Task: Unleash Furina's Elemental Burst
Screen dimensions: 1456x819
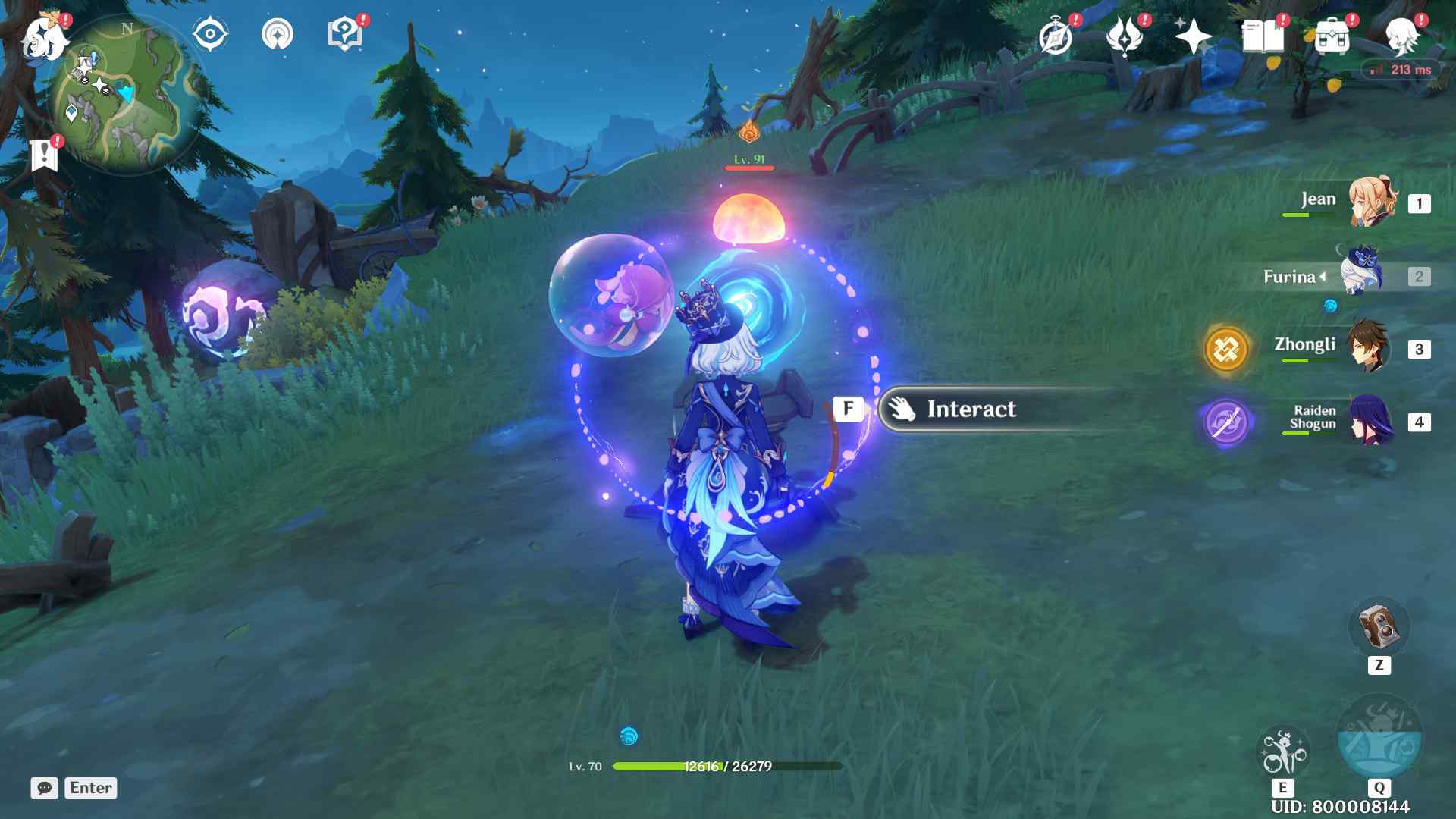Action: click(1379, 737)
